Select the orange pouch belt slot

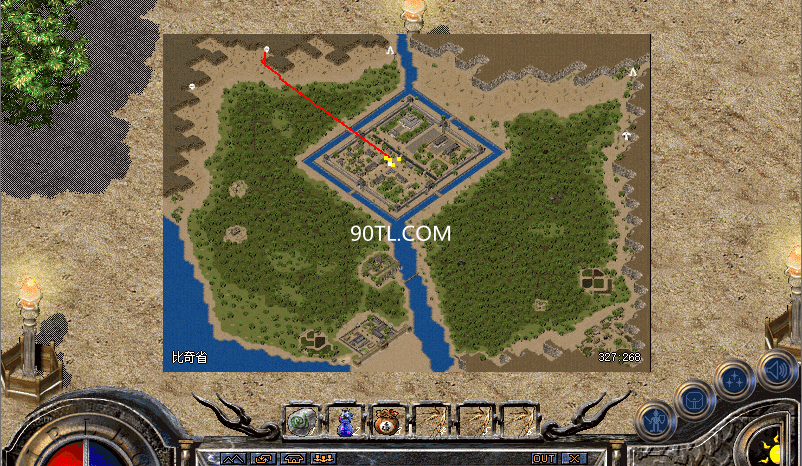click(x=387, y=421)
